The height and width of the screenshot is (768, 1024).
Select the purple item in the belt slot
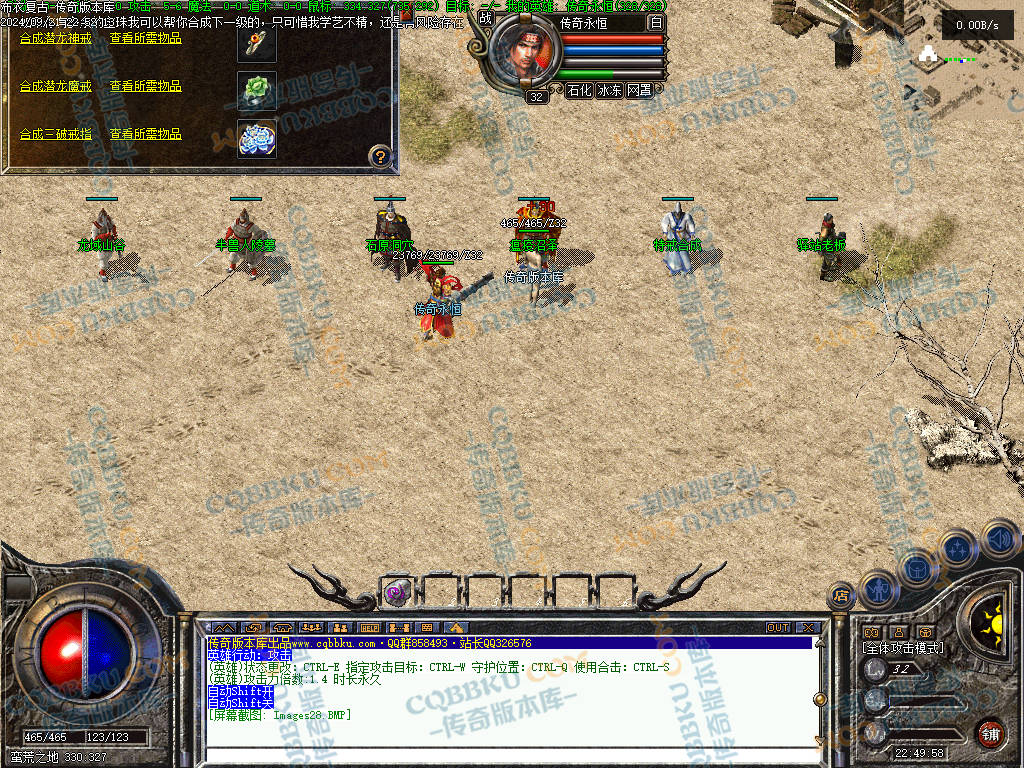(x=397, y=592)
